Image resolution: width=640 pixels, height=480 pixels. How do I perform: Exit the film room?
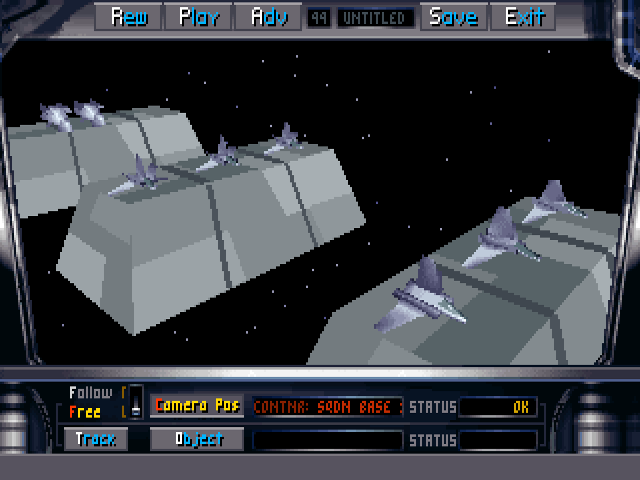(x=524, y=17)
